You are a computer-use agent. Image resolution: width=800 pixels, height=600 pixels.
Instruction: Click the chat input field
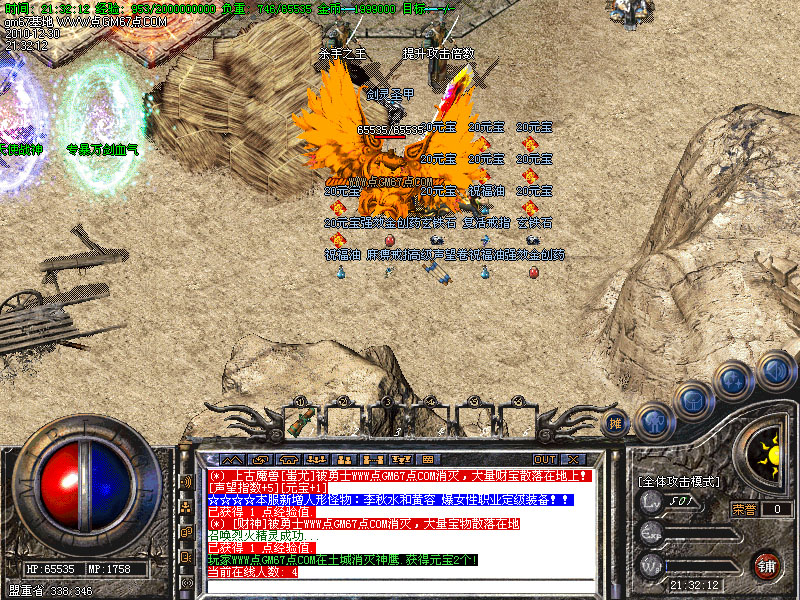(400, 586)
